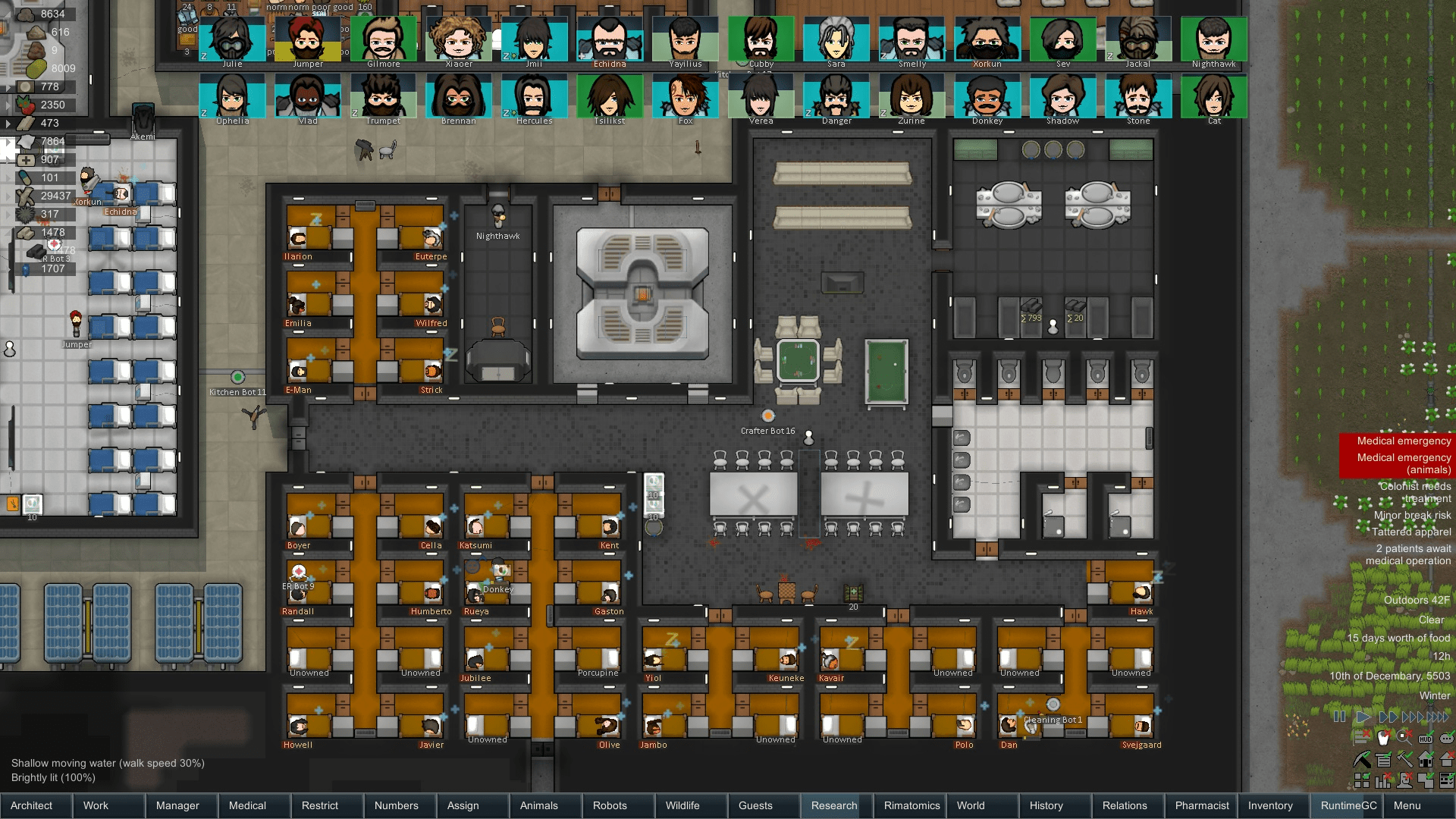Expand the food resource counter
Image resolution: width=1456 pixels, height=819 pixels.
tap(8, 103)
